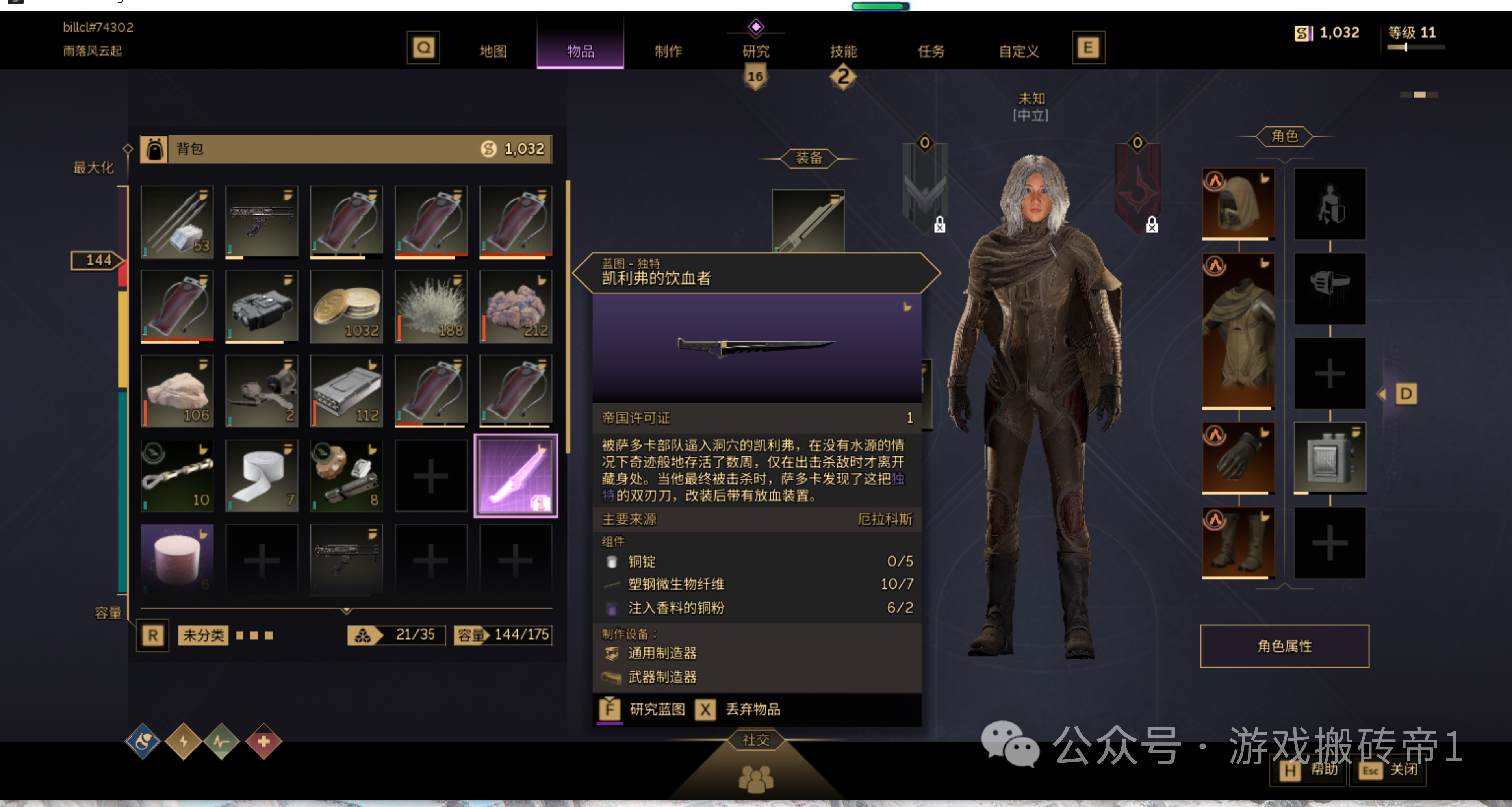Select the granite stone stack of 106
This screenshot has width=1512, height=807.
point(177,391)
